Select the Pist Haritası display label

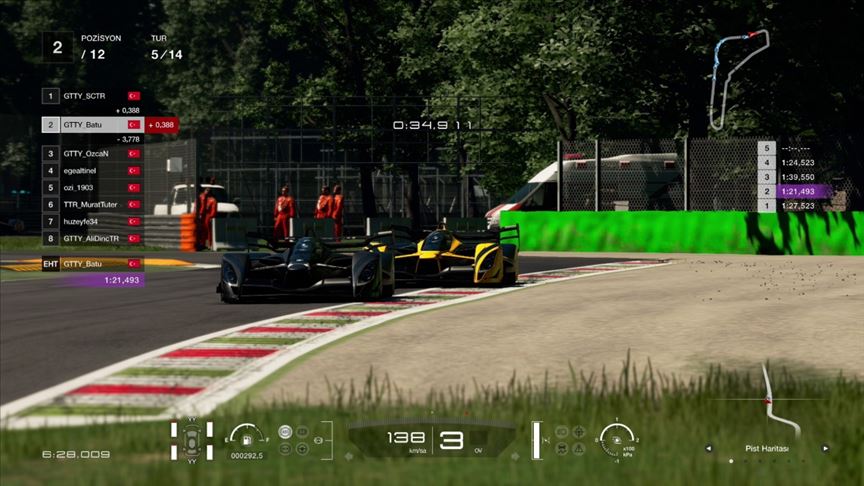pyautogui.click(x=767, y=449)
